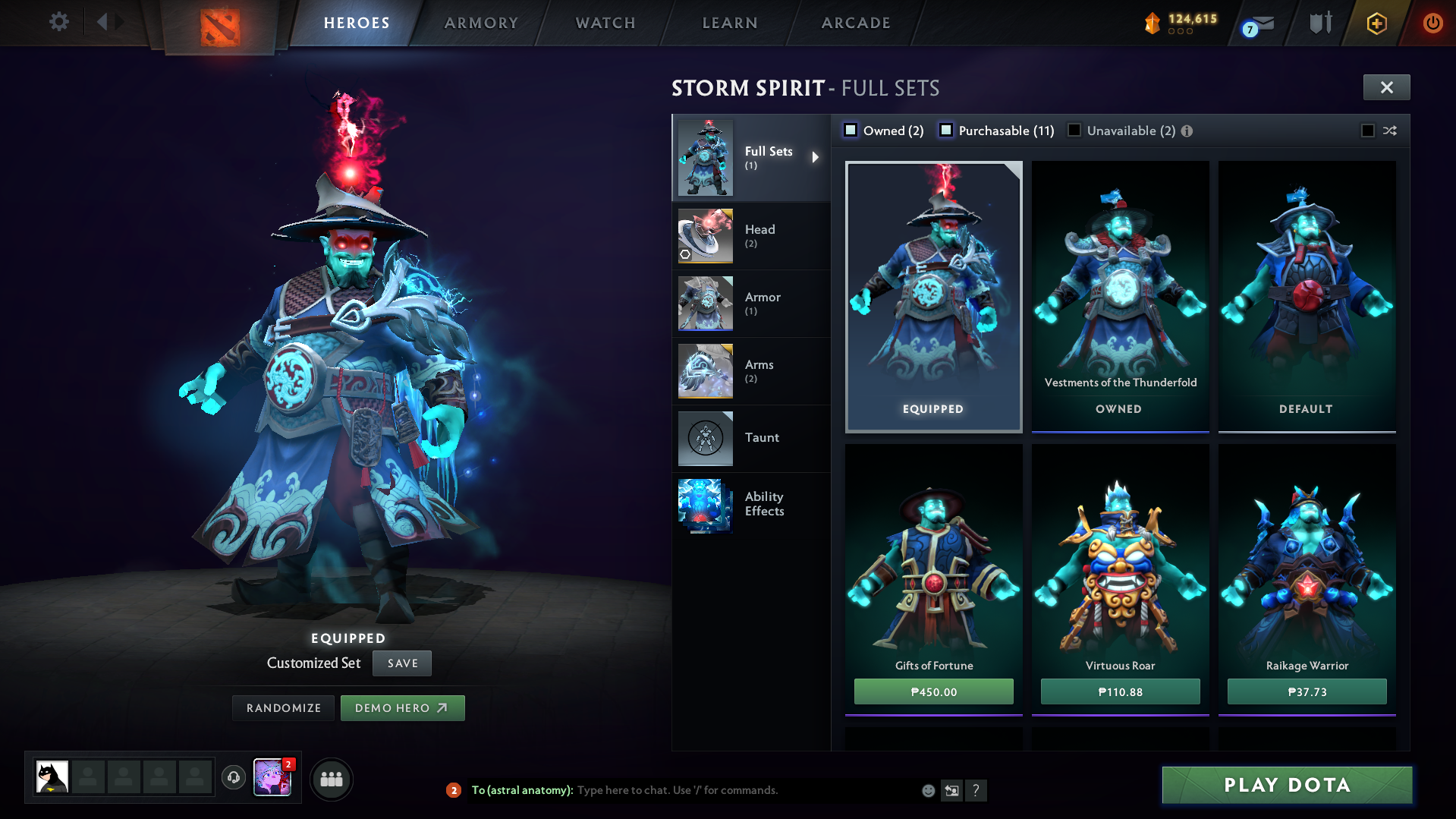Enable the Purchasable items checkbox
Image resolution: width=1456 pixels, height=819 pixels.
point(946,130)
